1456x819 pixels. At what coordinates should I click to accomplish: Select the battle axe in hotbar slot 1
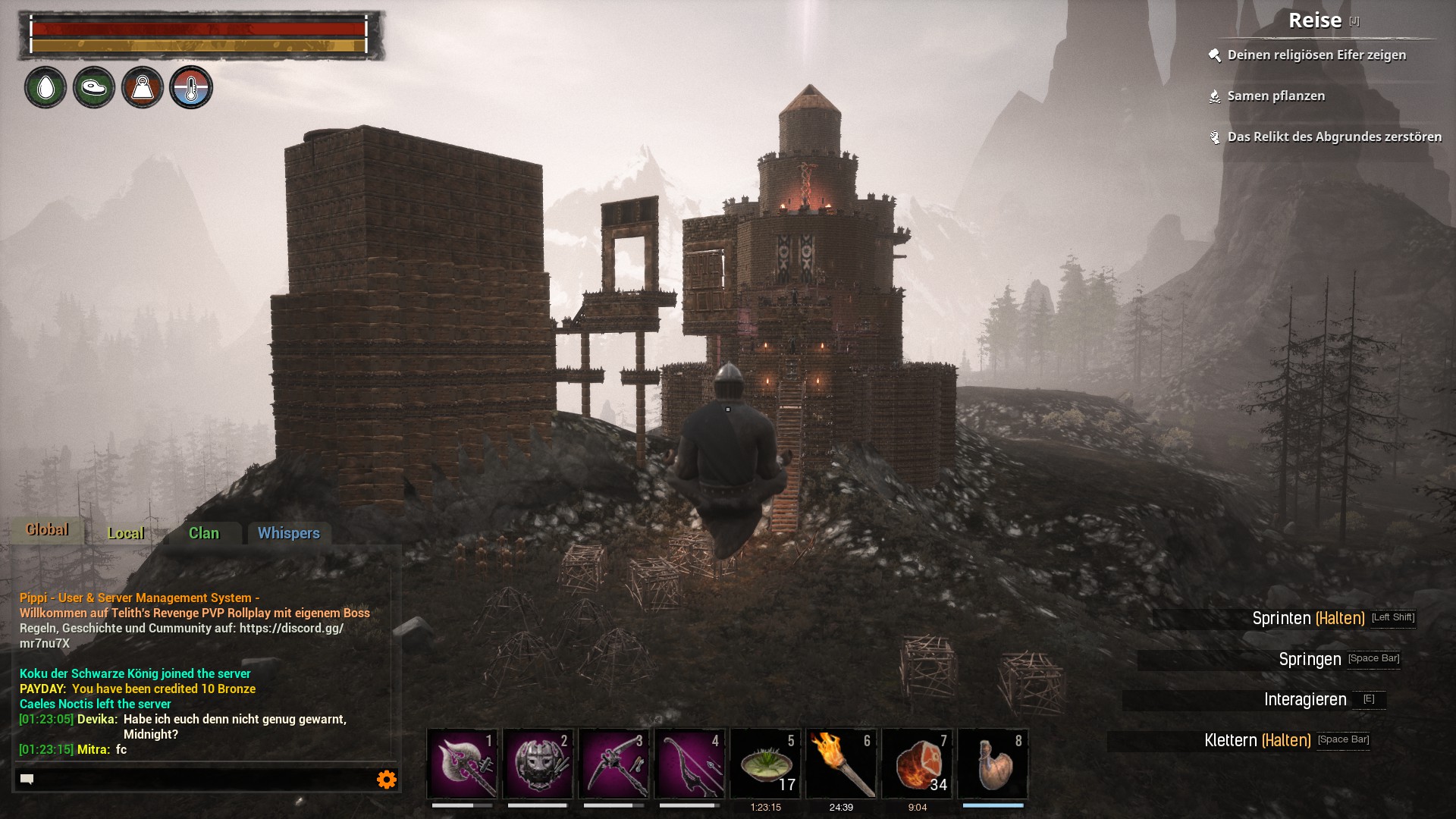point(463,764)
